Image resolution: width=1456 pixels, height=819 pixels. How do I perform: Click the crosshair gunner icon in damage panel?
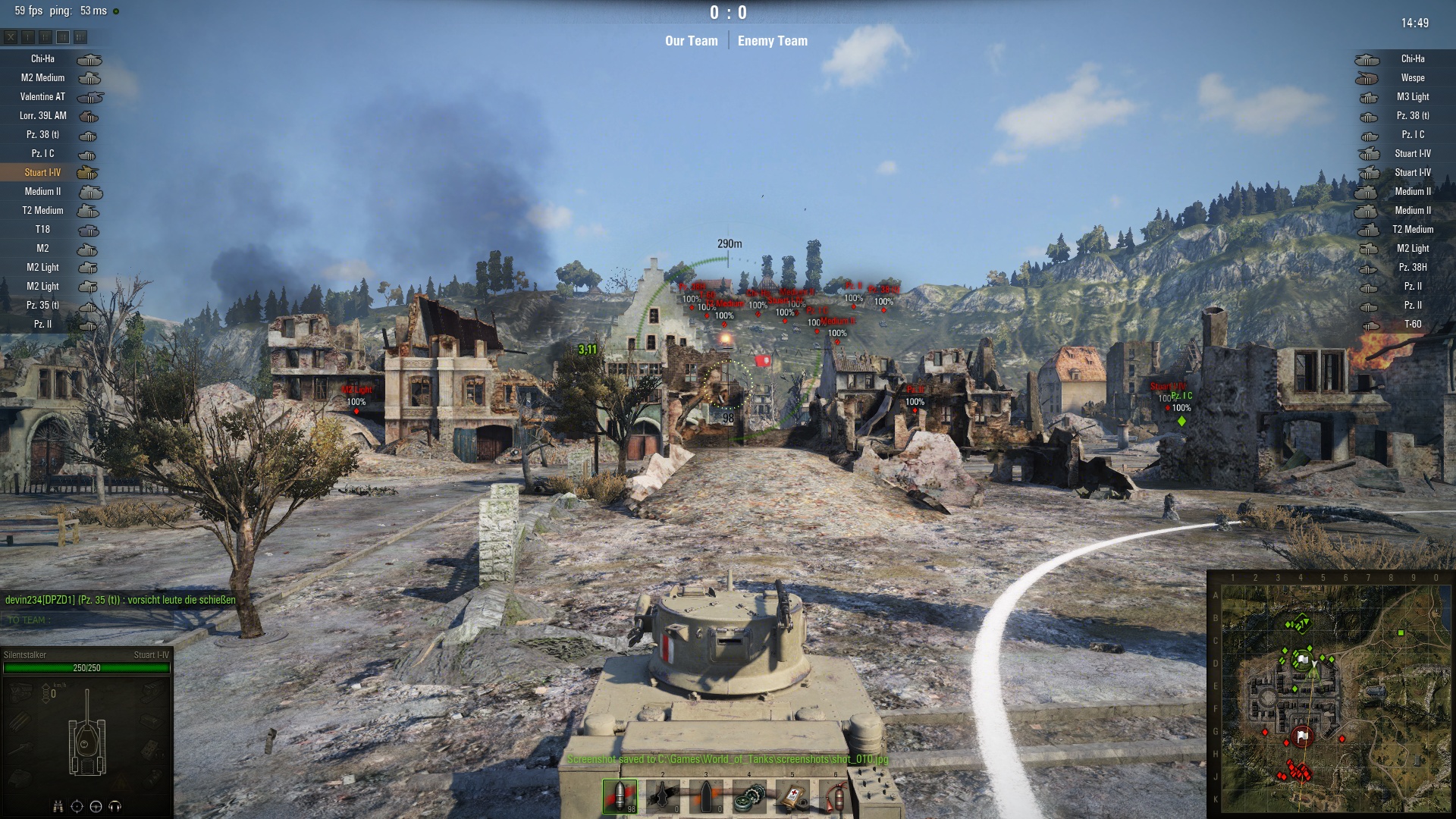(x=77, y=806)
